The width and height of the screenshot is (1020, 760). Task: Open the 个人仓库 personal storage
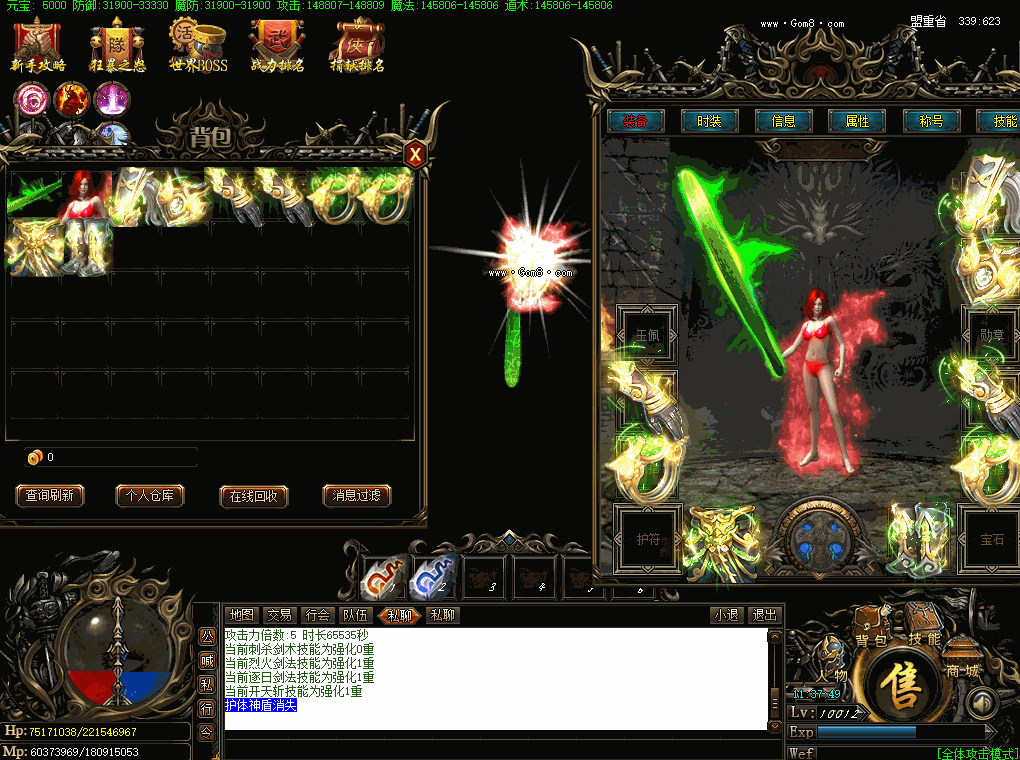pyautogui.click(x=150, y=496)
